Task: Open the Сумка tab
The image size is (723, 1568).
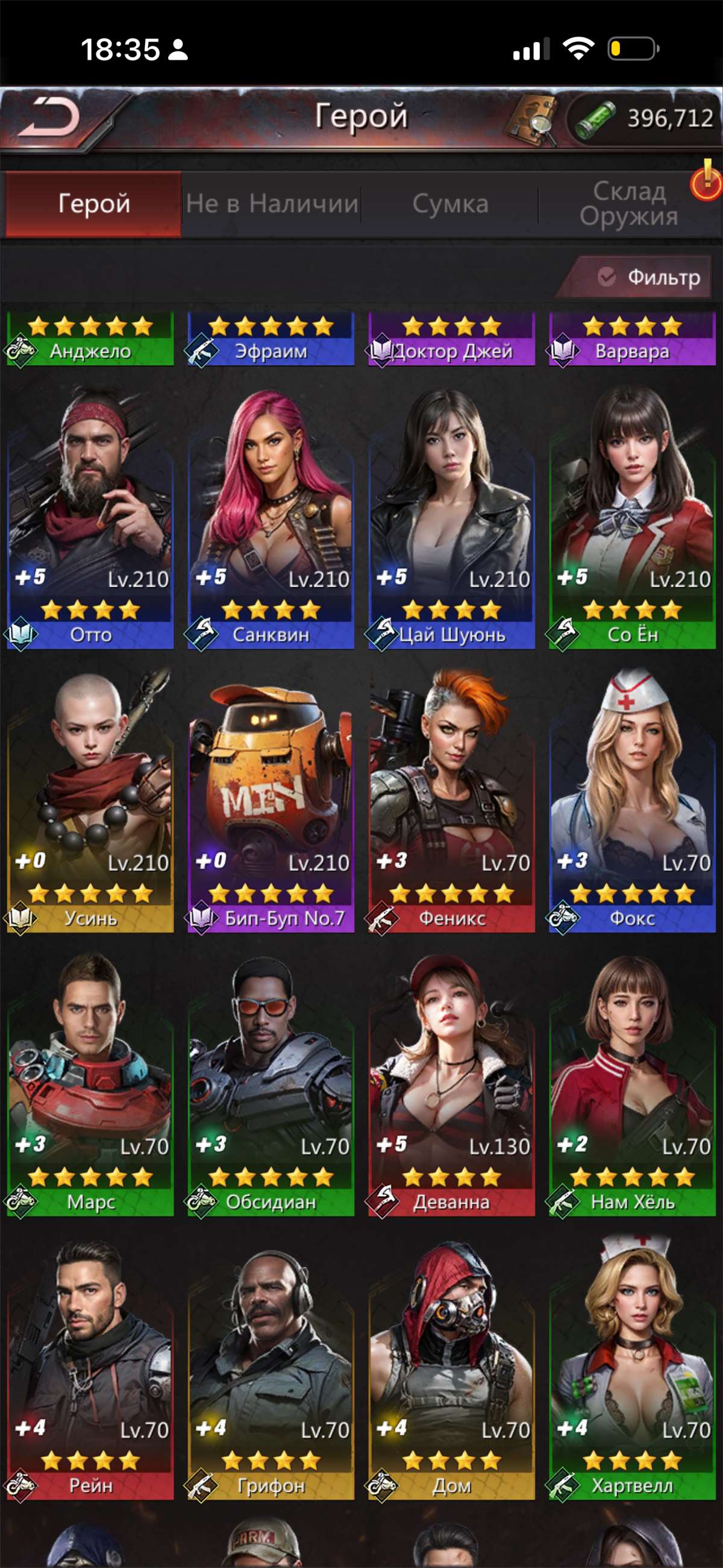Action: point(450,204)
